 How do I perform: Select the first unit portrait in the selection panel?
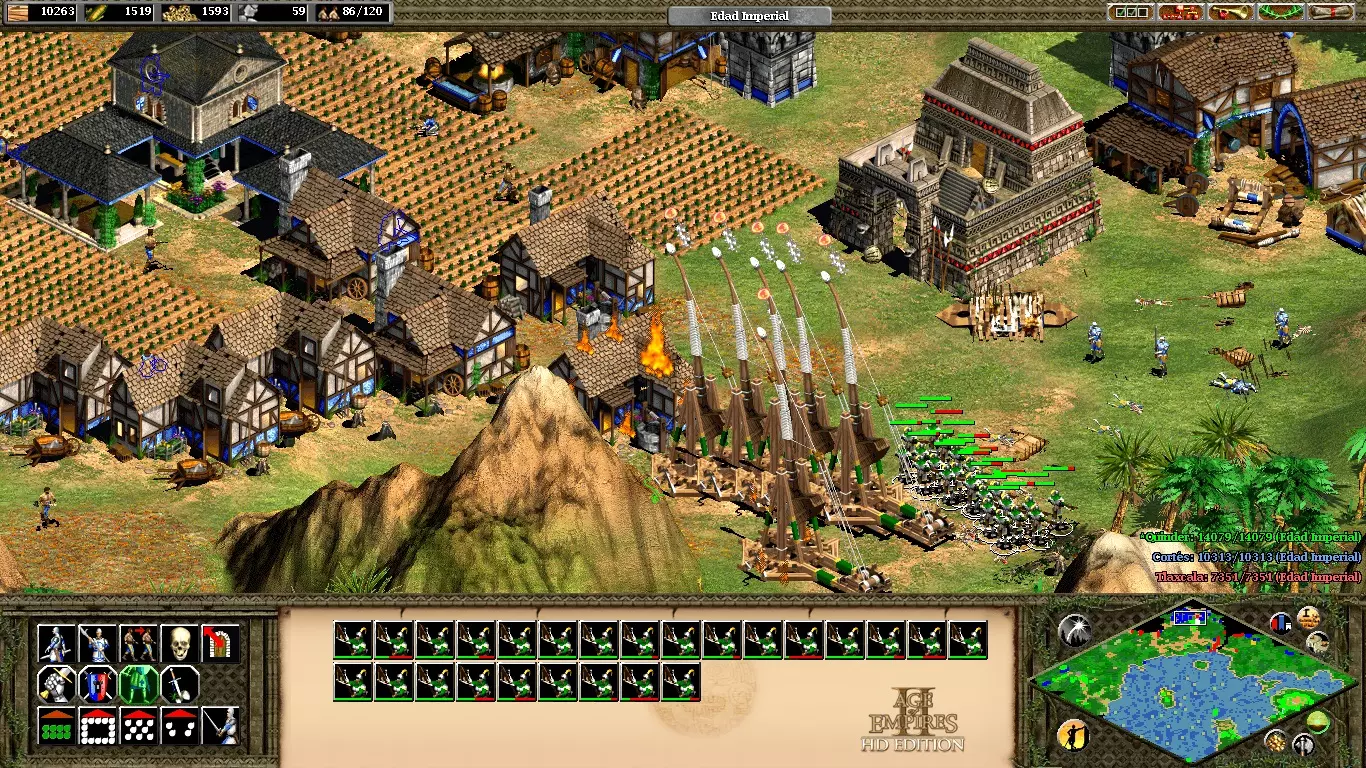[x=353, y=640]
